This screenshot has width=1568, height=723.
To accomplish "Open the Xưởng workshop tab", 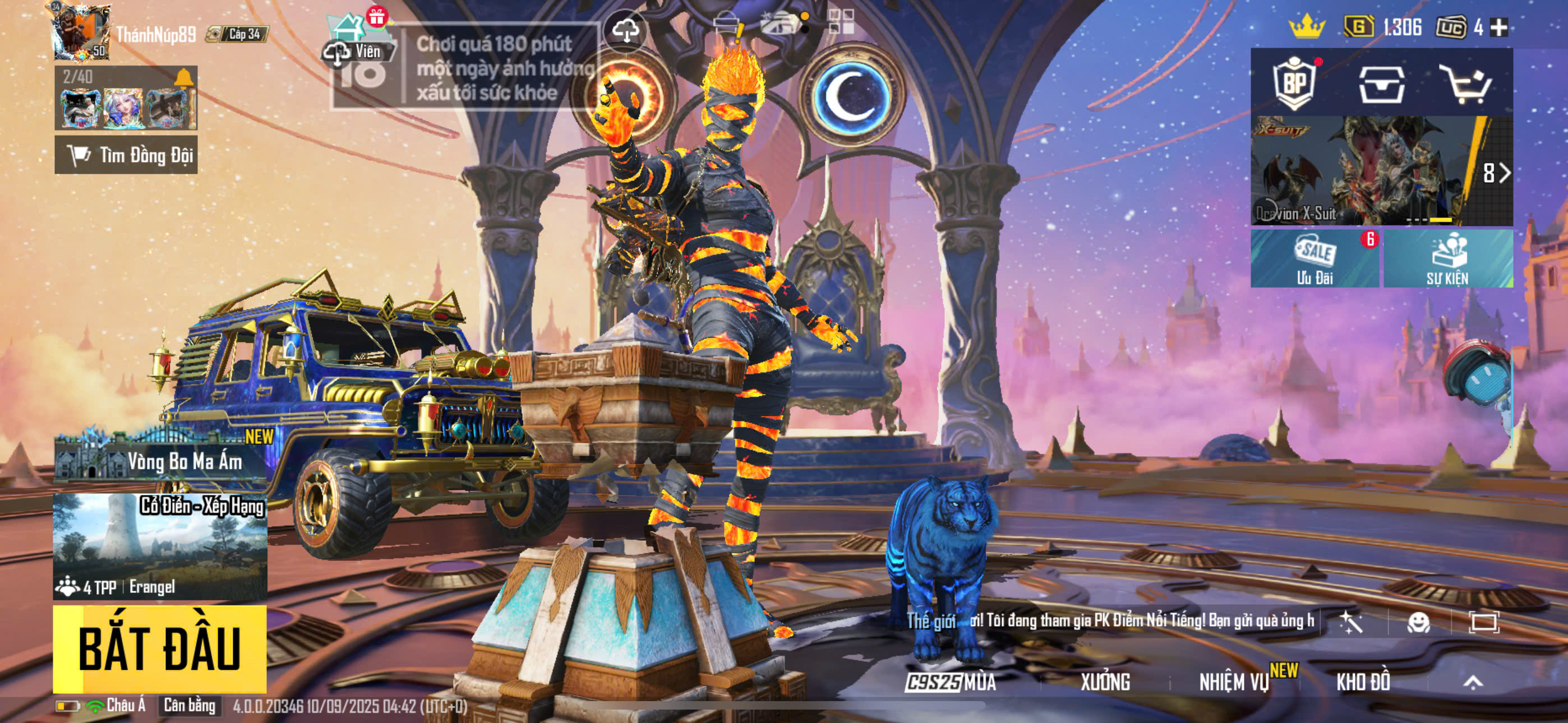I will click(x=1105, y=682).
